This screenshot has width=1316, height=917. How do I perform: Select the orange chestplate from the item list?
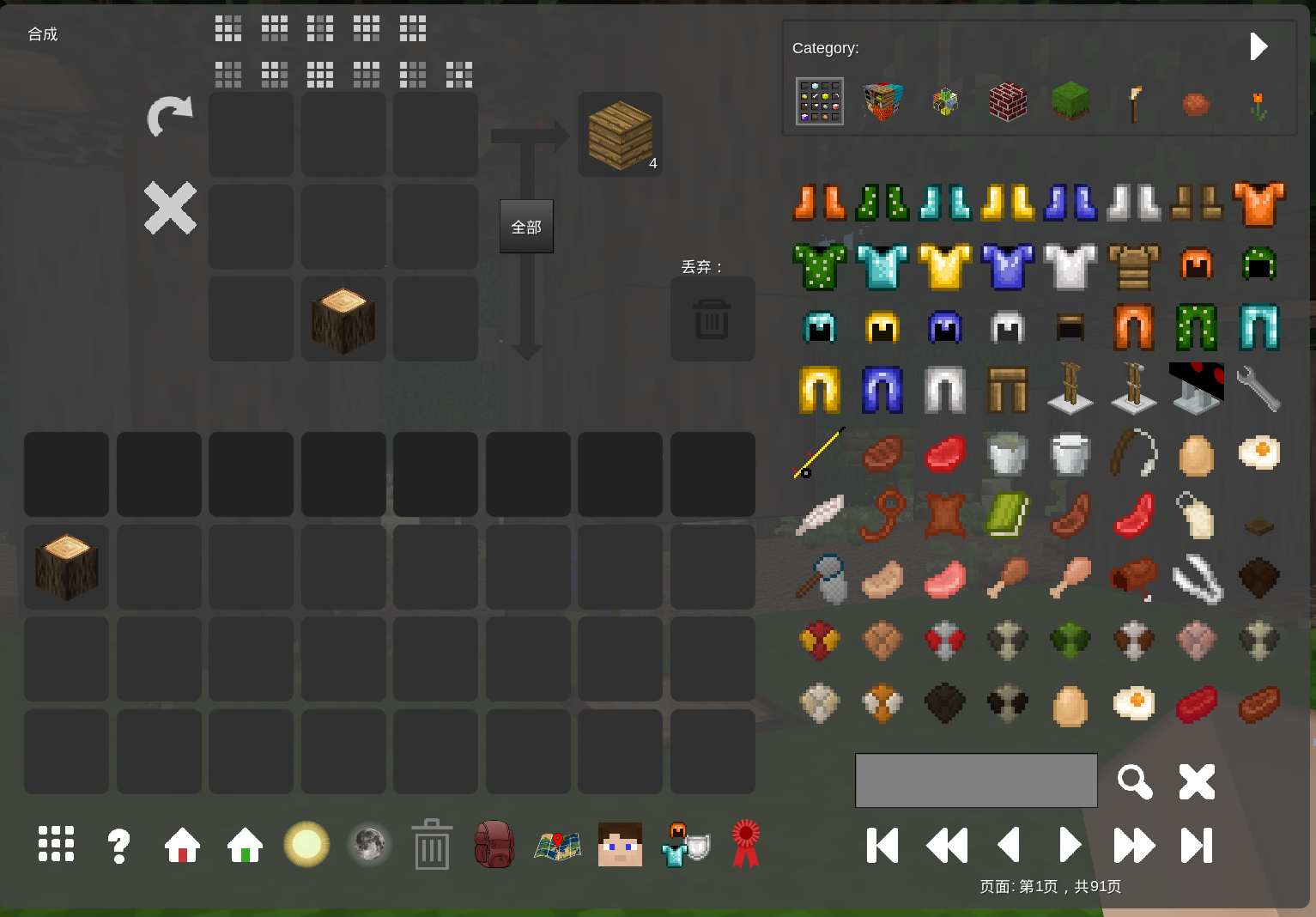coord(1258,203)
